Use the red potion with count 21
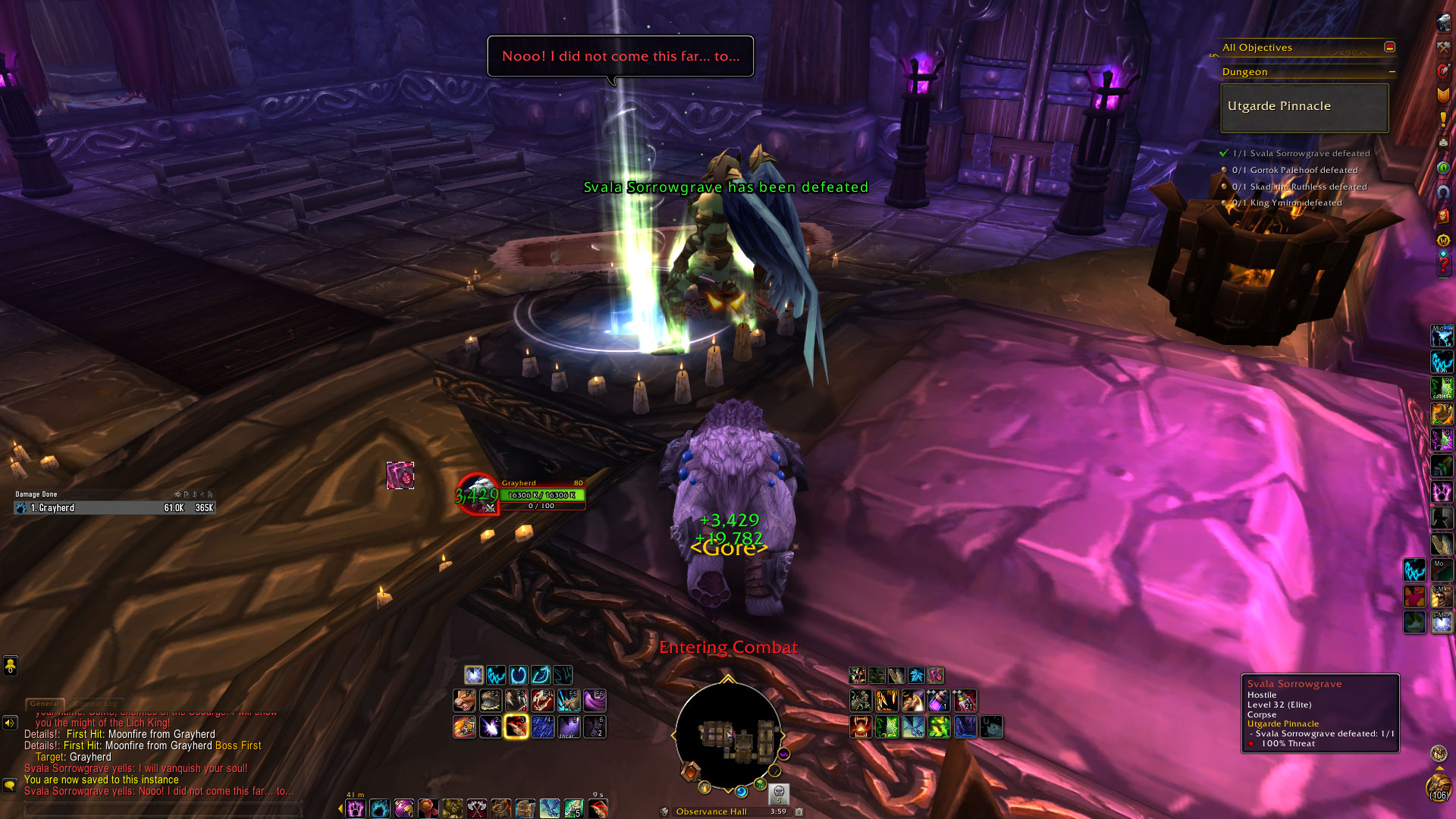1456x819 pixels. click(x=964, y=700)
